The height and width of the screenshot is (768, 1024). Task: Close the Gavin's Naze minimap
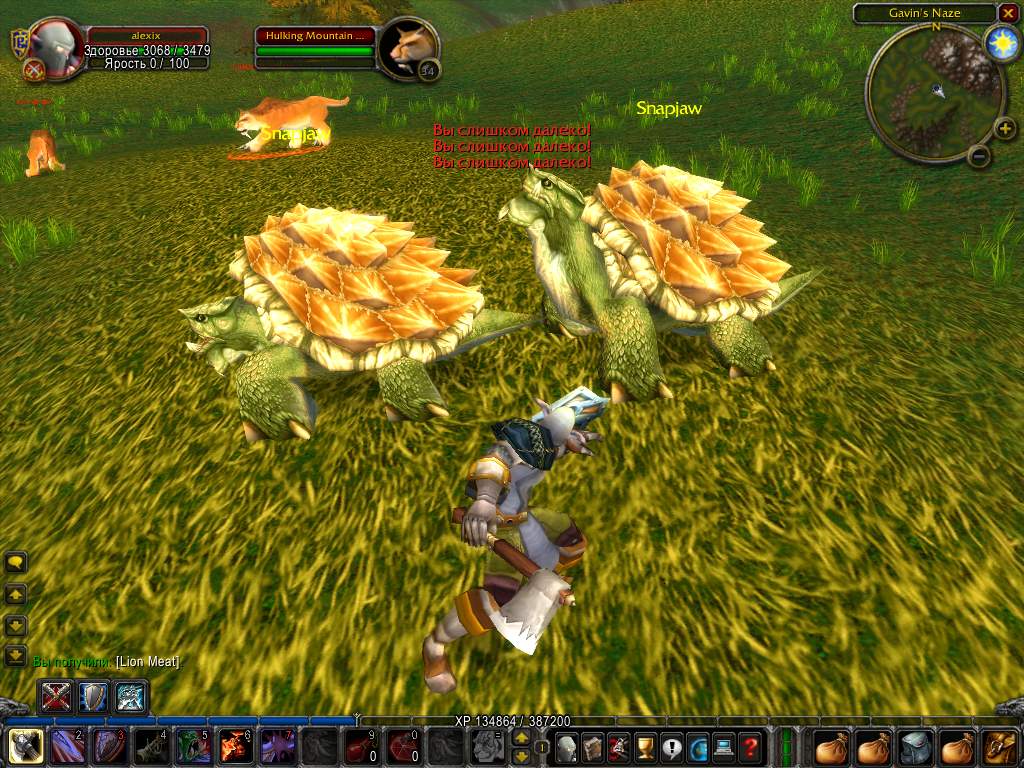(1007, 13)
